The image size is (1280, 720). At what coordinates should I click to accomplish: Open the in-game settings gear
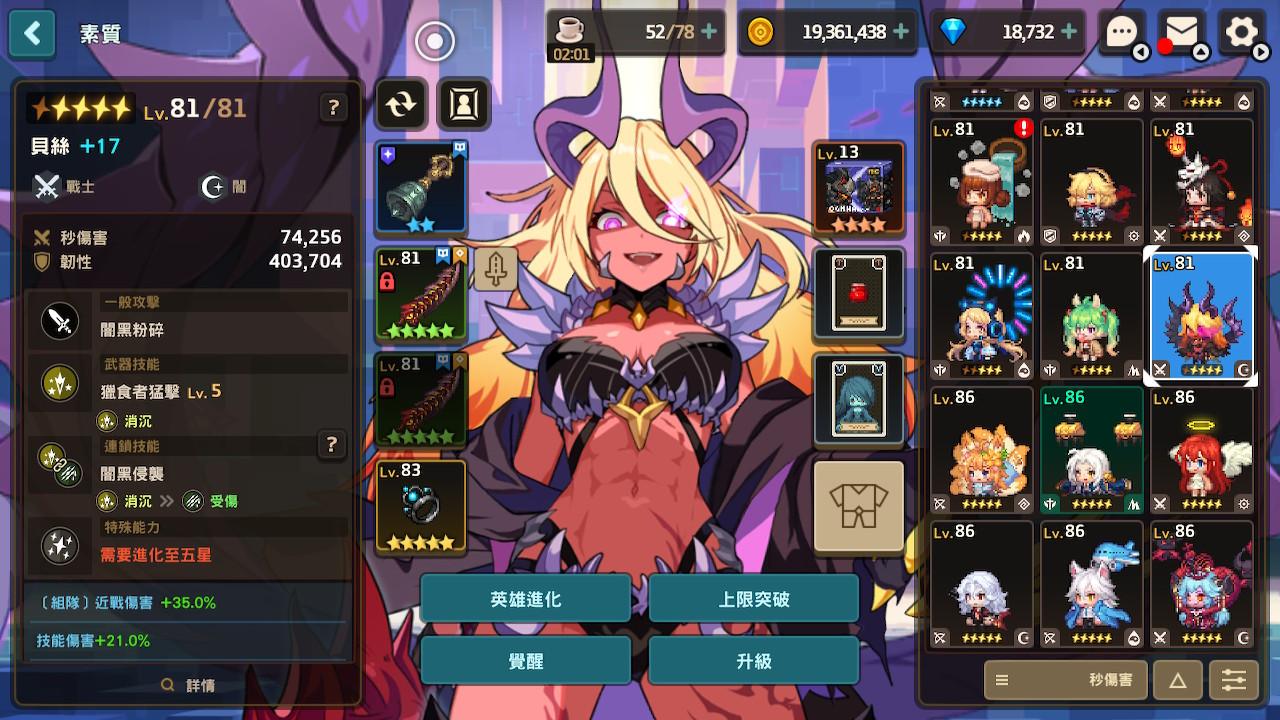[1243, 33]
